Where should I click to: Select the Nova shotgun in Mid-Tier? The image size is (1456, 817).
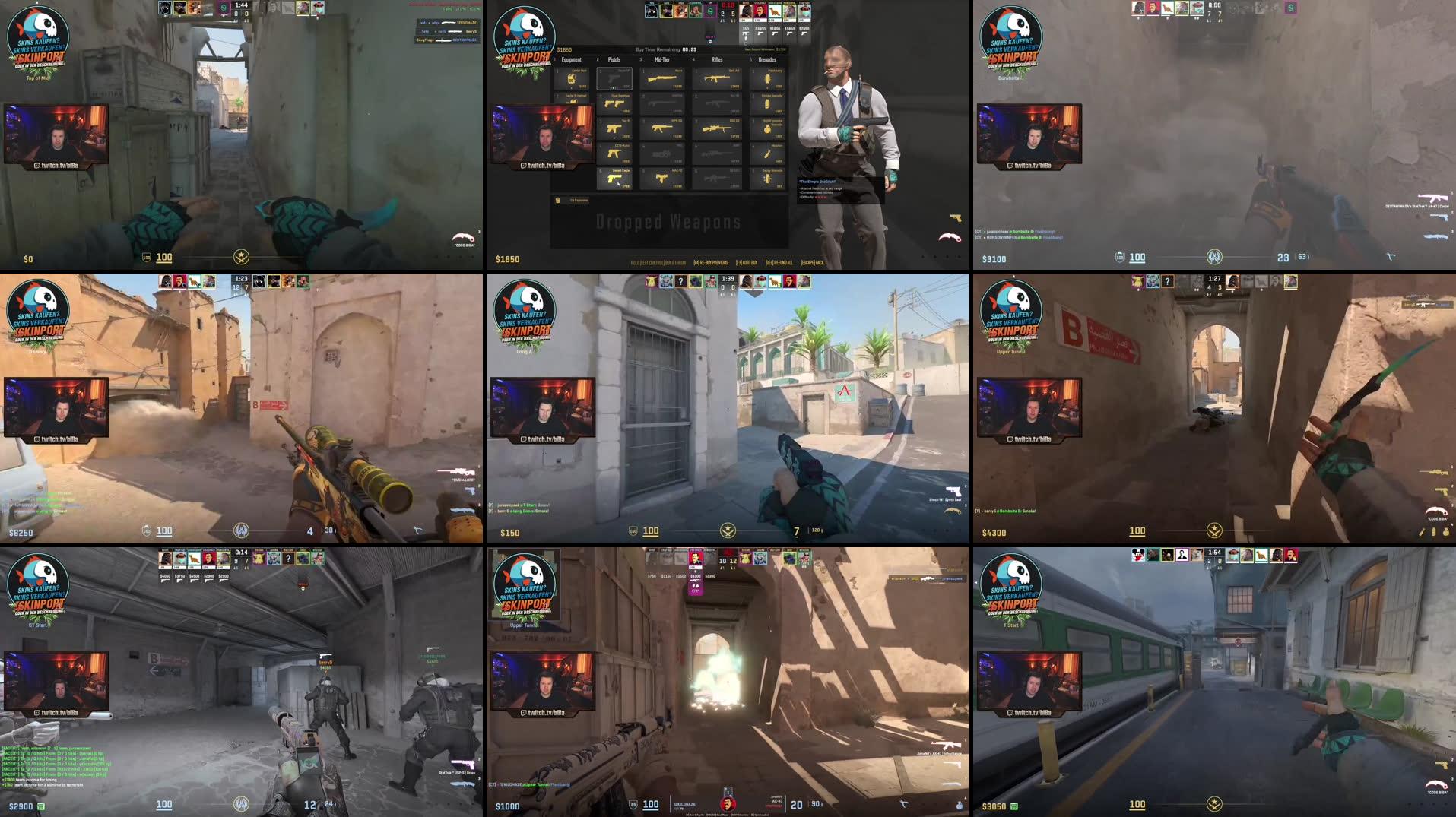(x=663, y=78)
